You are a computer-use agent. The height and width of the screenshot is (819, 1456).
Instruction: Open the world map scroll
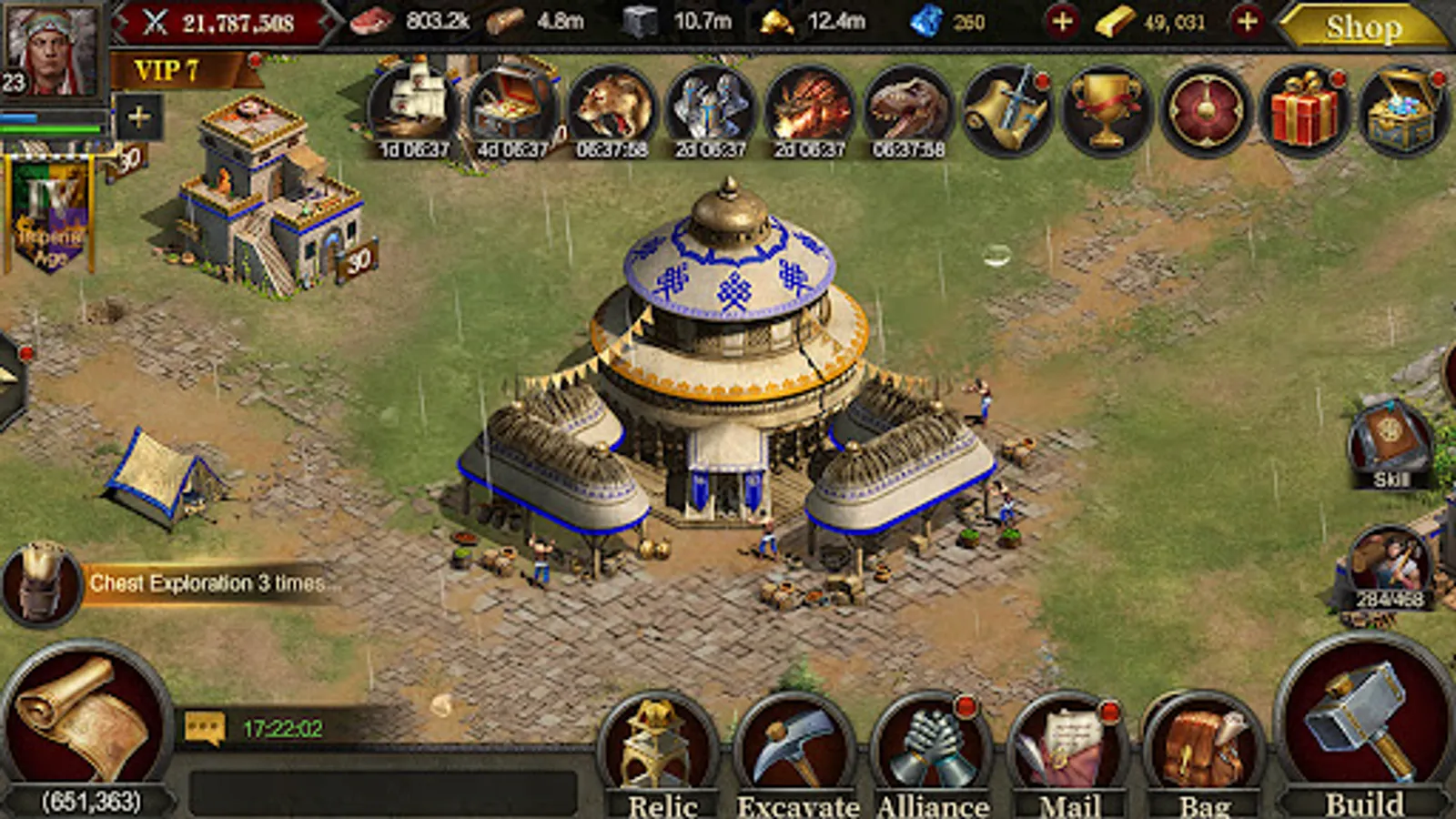pyautogui.click(x=86, y=719)
